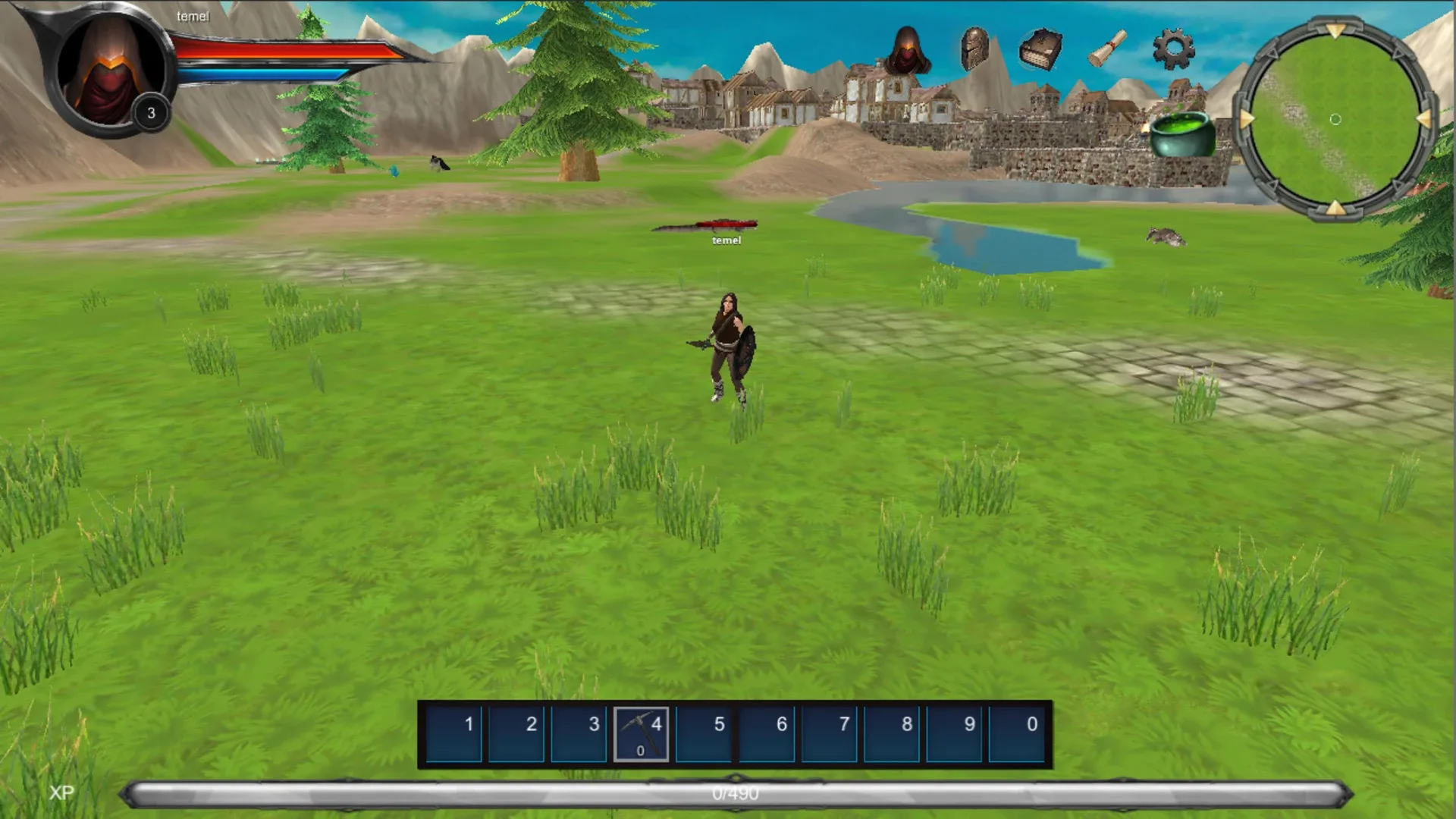The image size is (1456, 819).
Task: Click the 0/490 experience progress bar
Action: point(732,793)
